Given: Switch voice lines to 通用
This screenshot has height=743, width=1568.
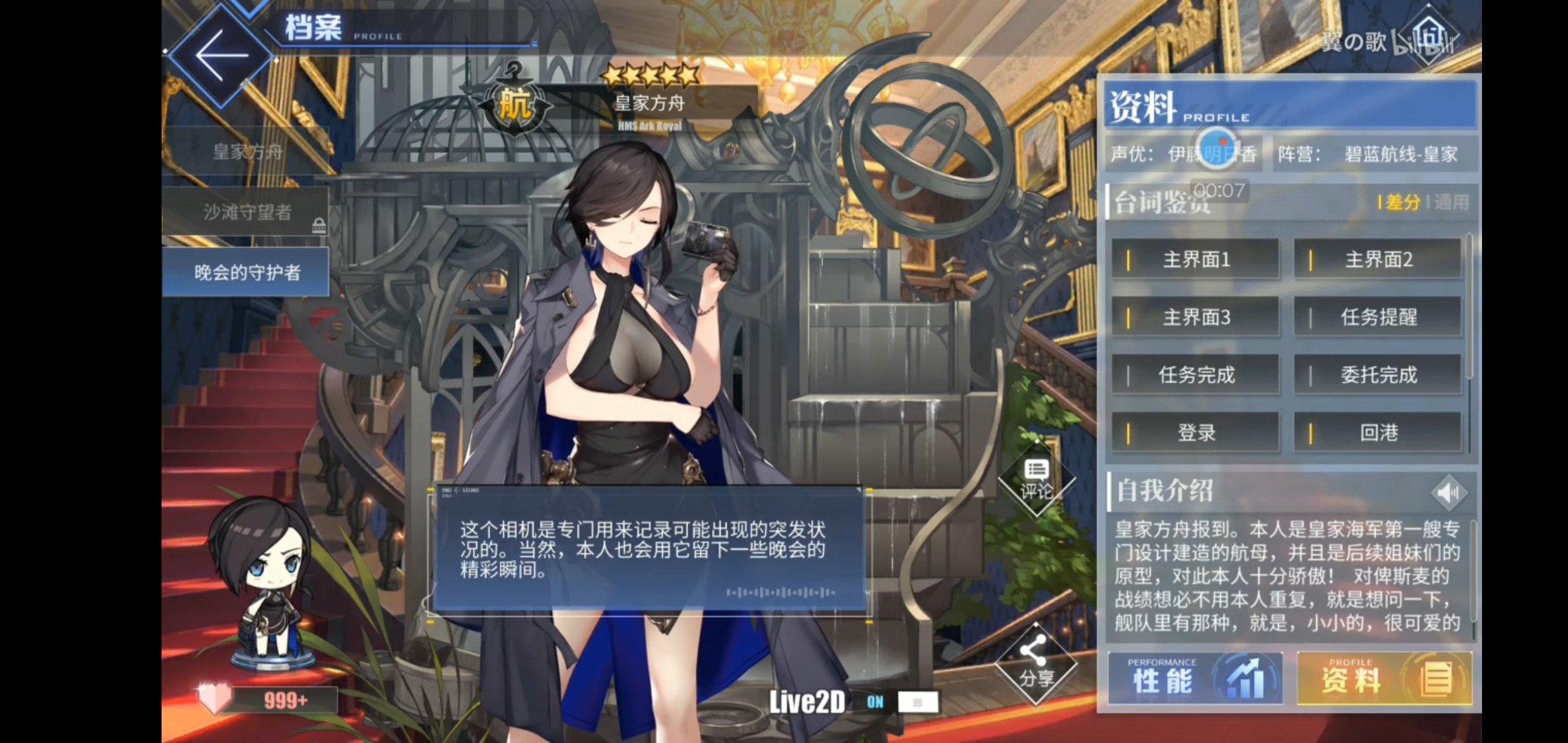Looking at the screenshot, I should [1451, 202].
